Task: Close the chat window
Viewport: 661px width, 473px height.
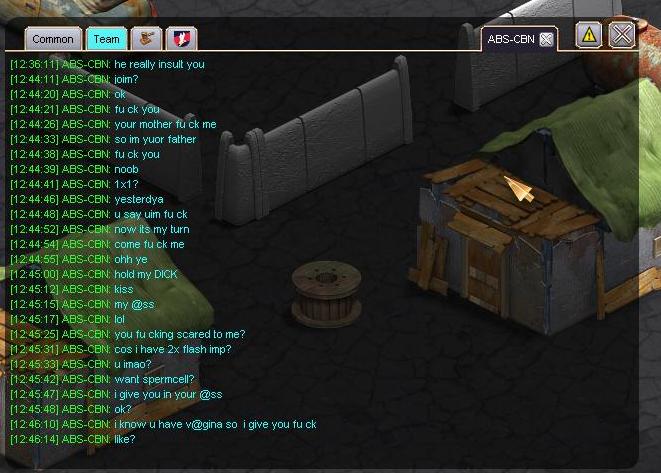Action: 622,35
